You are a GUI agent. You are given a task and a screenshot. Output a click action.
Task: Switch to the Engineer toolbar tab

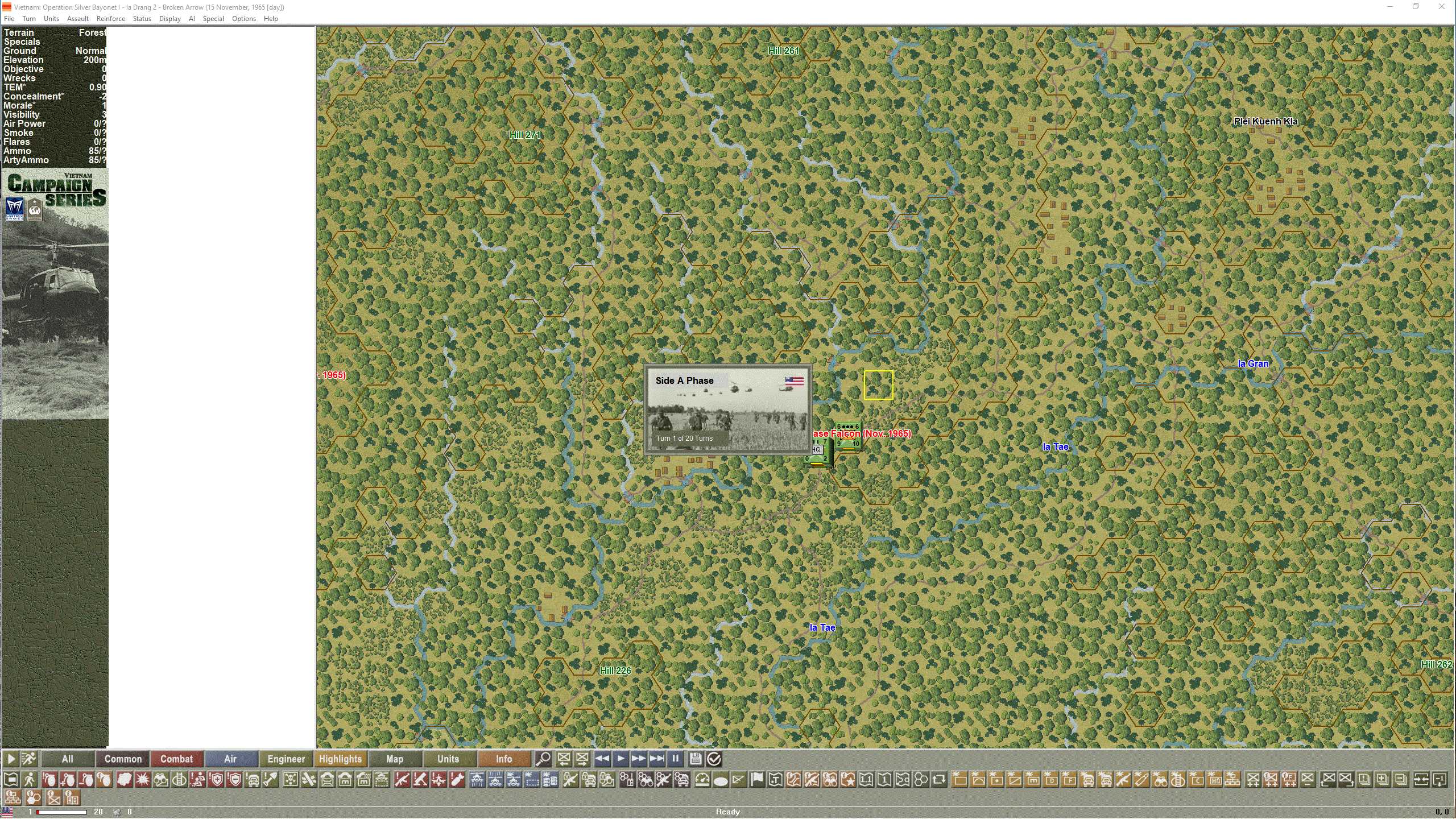point(286,759)
